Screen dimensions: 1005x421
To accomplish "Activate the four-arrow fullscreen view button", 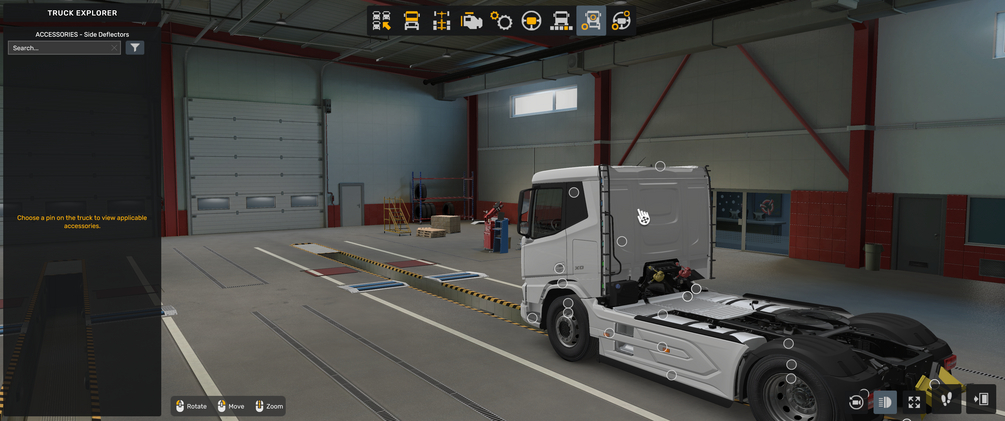I will pyautogui.click(x=914, y=401).
